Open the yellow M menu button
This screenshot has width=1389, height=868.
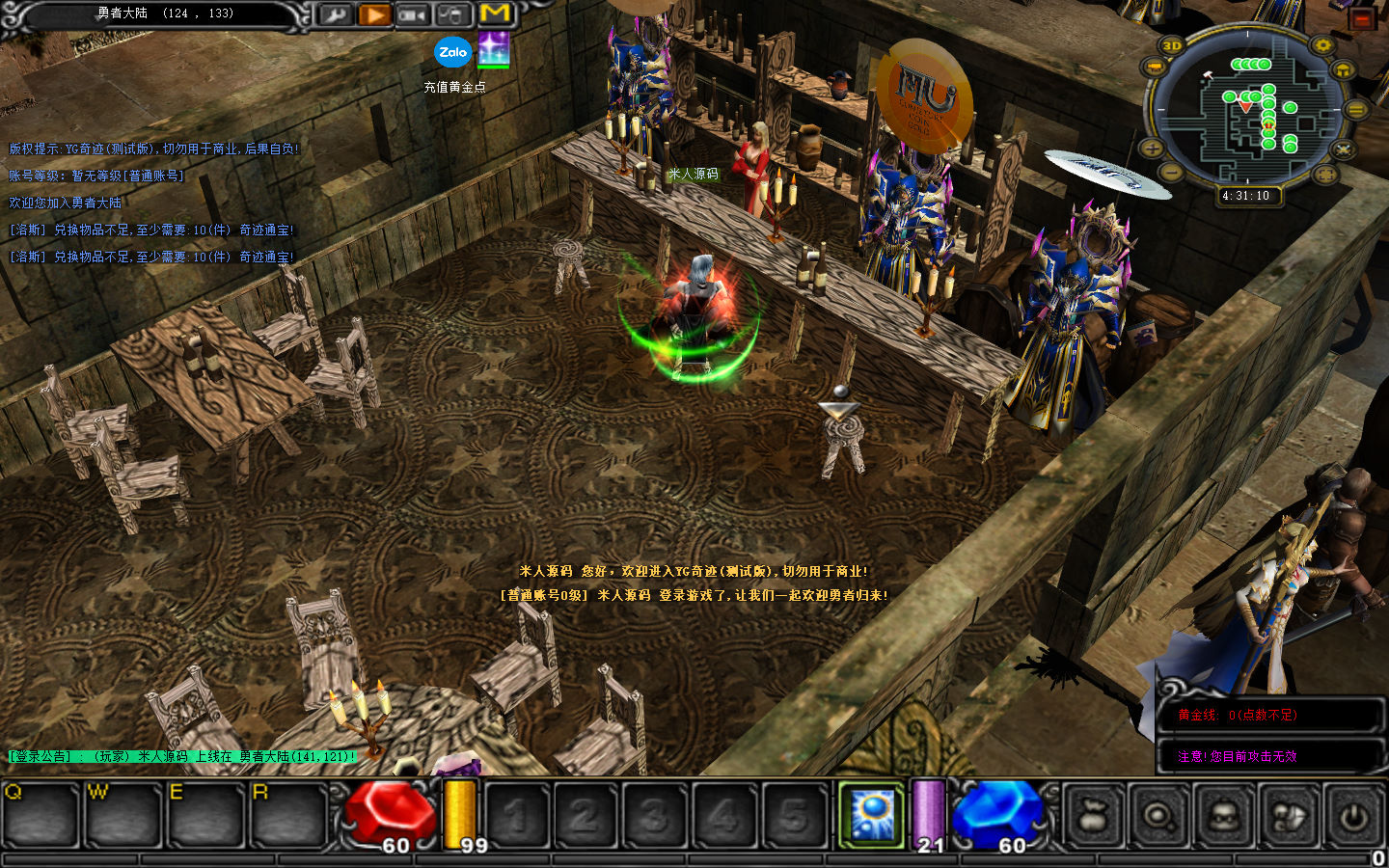pos(495,14)
